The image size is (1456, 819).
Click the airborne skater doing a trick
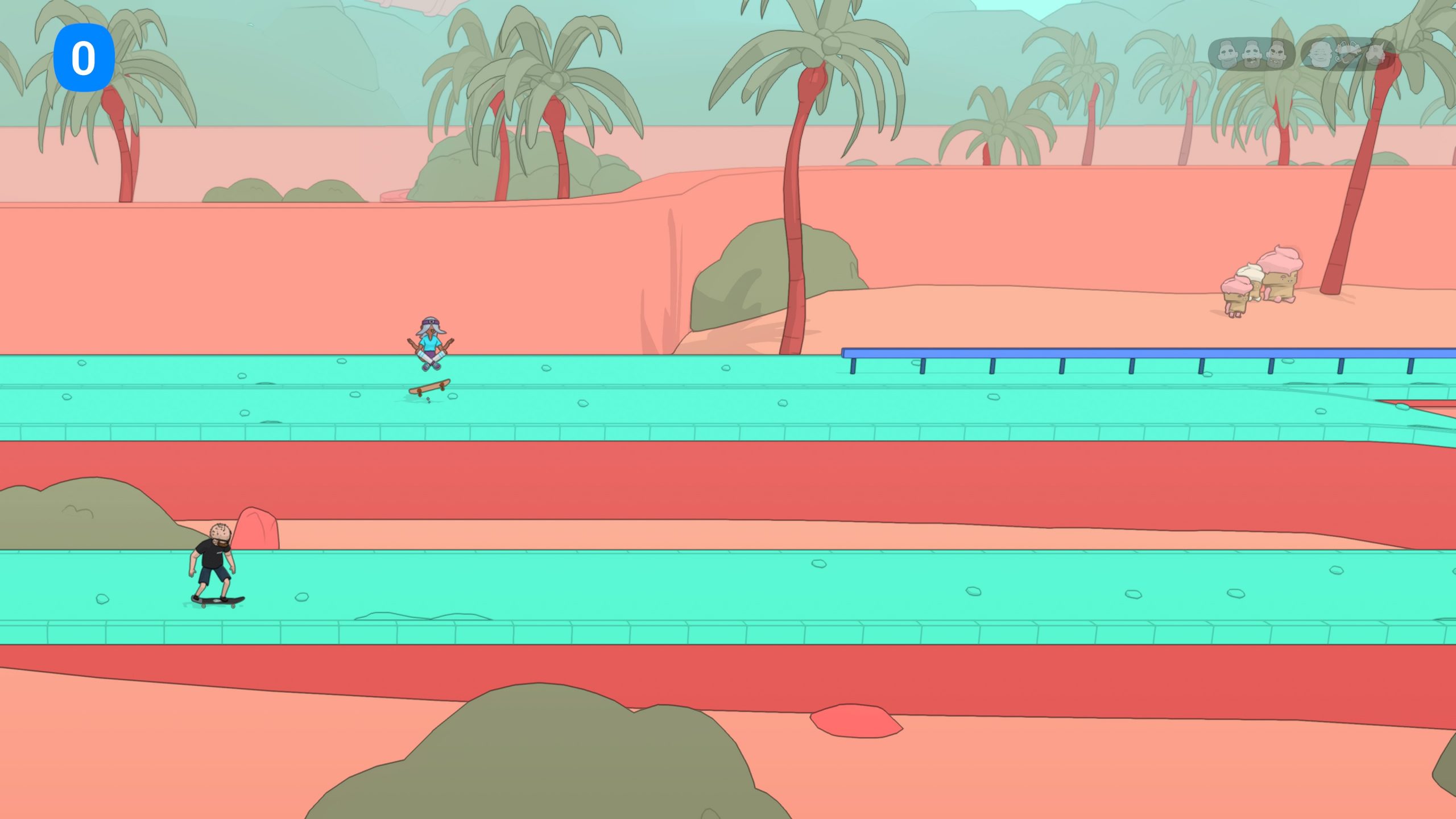click(431, 343)
